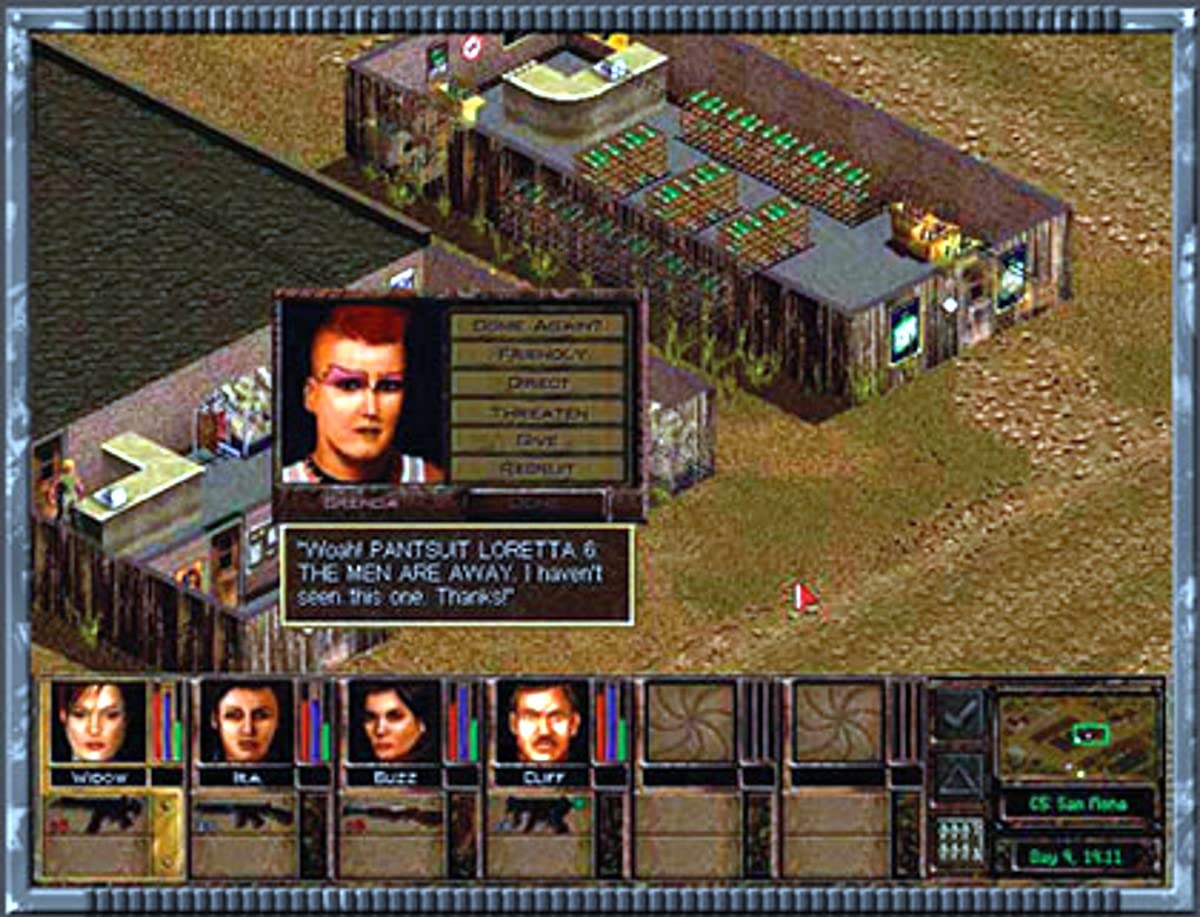The image size is (1200, 917).
Task: Choose the Recruit option
Action: tap(538, 468)
